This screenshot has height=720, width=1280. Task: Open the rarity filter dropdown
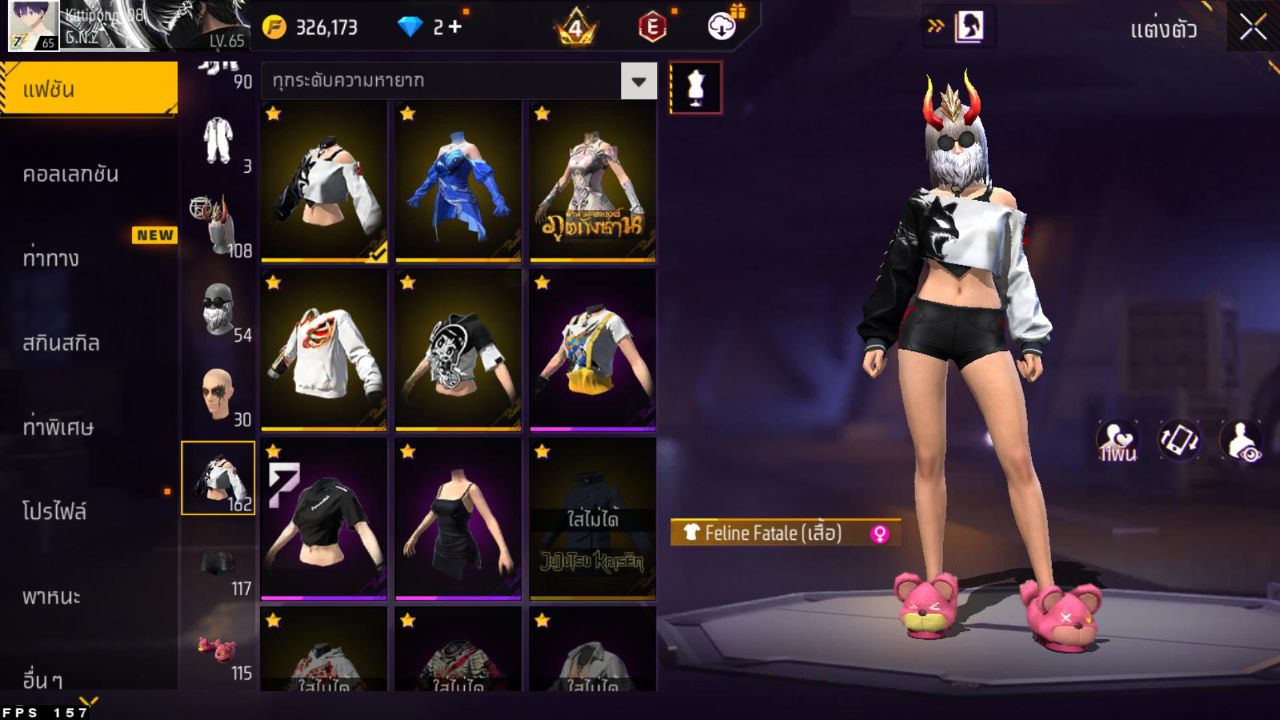point(640,81)
